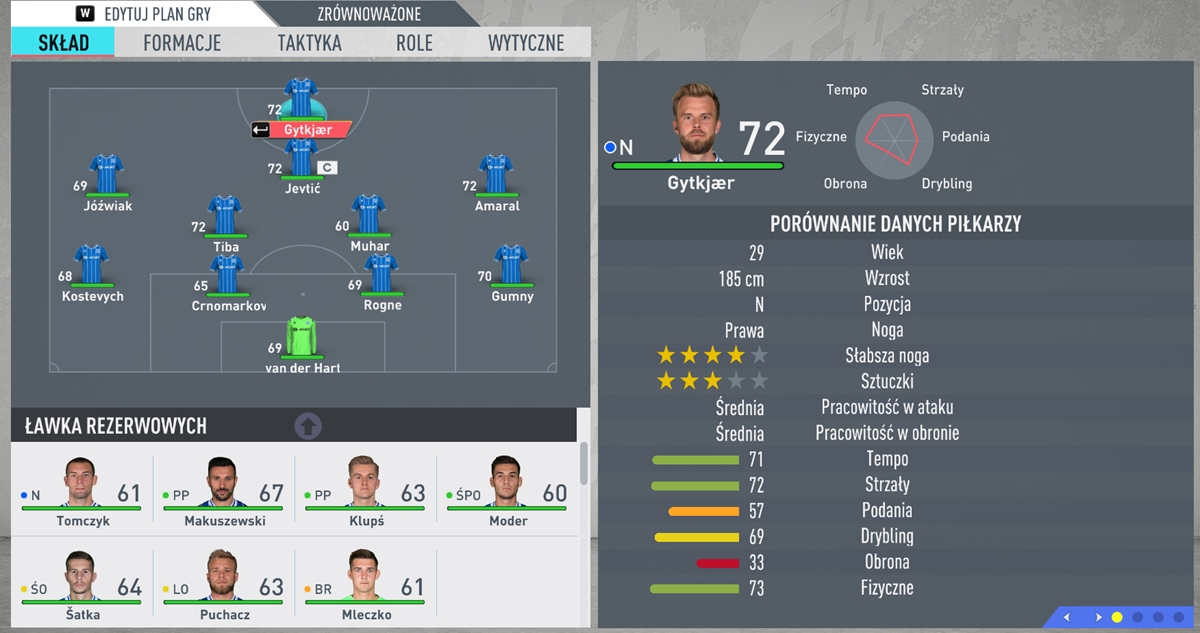Switch to the FORMACJE tab
The height and width of the screenshot is (633, 1200).
tap(182, 43)
